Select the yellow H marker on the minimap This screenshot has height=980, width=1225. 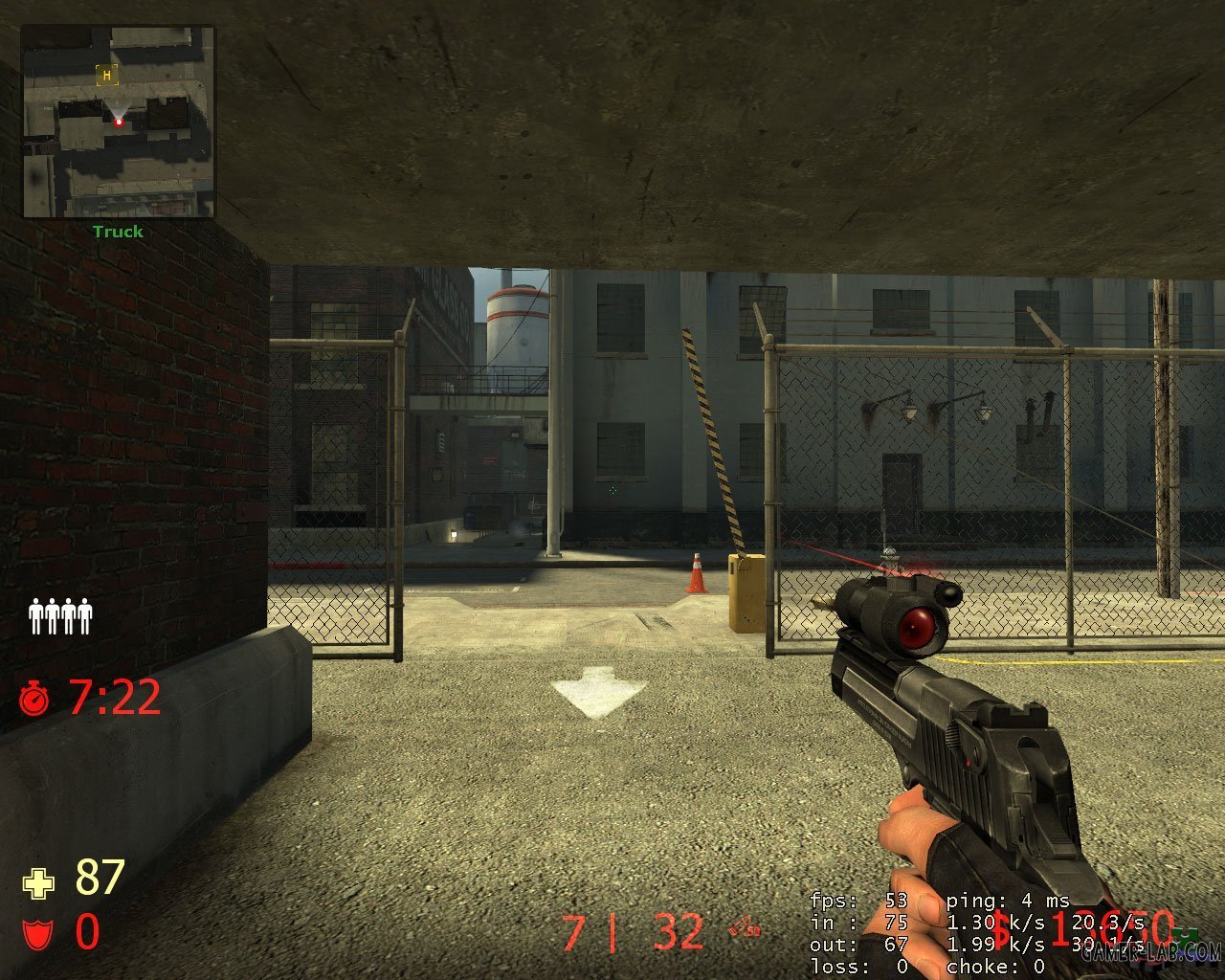(x=106, y=74)
